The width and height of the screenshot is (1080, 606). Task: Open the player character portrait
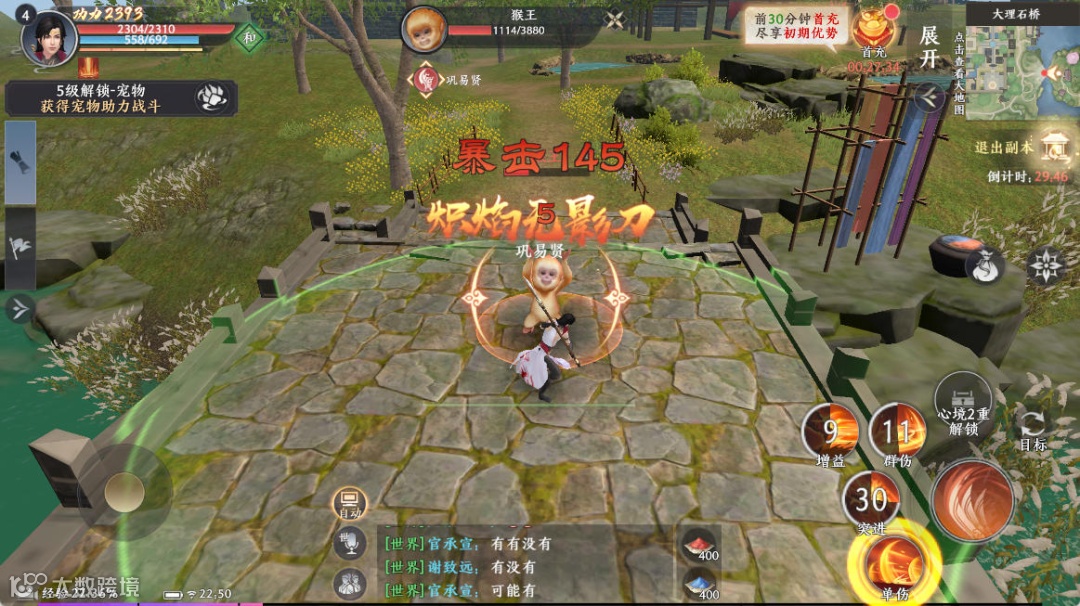pyautogui.click(x=49, y=37)
